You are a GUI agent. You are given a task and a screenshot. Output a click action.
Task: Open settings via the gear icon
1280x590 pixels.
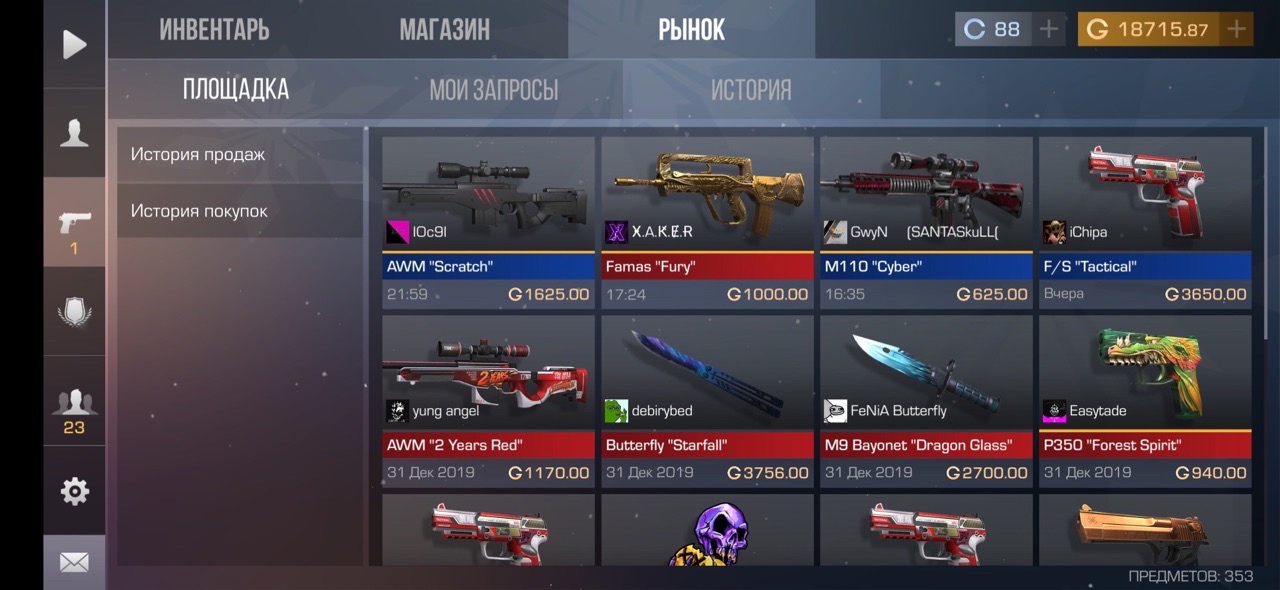pyautogui.click(x=74, y=491)
